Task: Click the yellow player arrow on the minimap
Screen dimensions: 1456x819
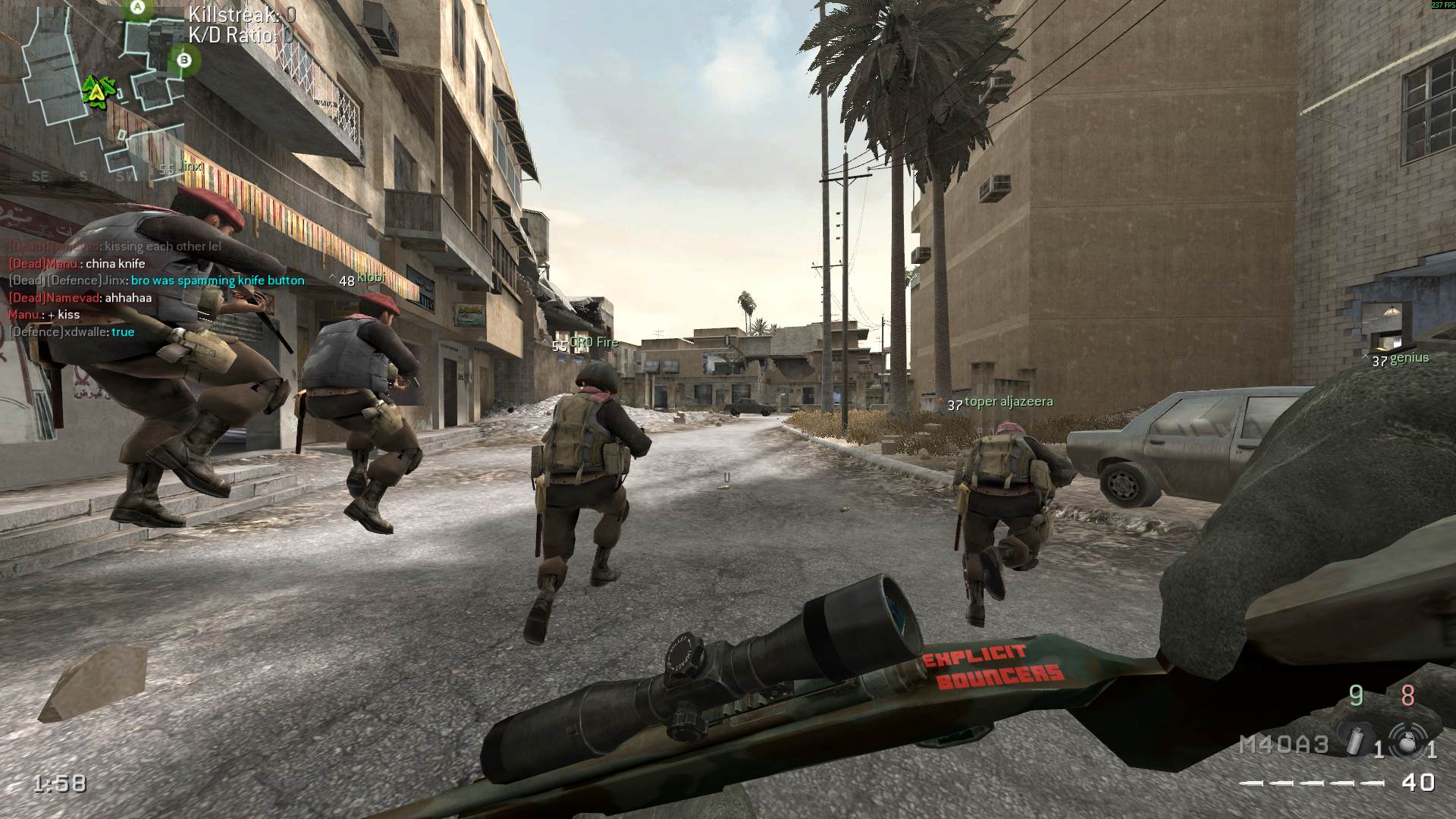Action: tap(97, 91)
